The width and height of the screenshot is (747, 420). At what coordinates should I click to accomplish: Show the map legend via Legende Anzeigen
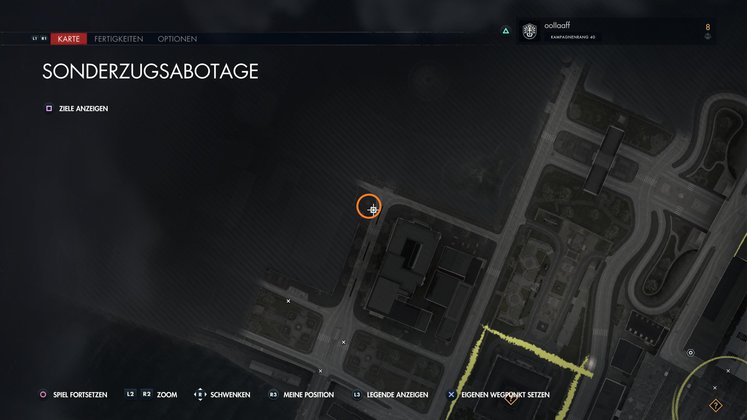[397, 395]
